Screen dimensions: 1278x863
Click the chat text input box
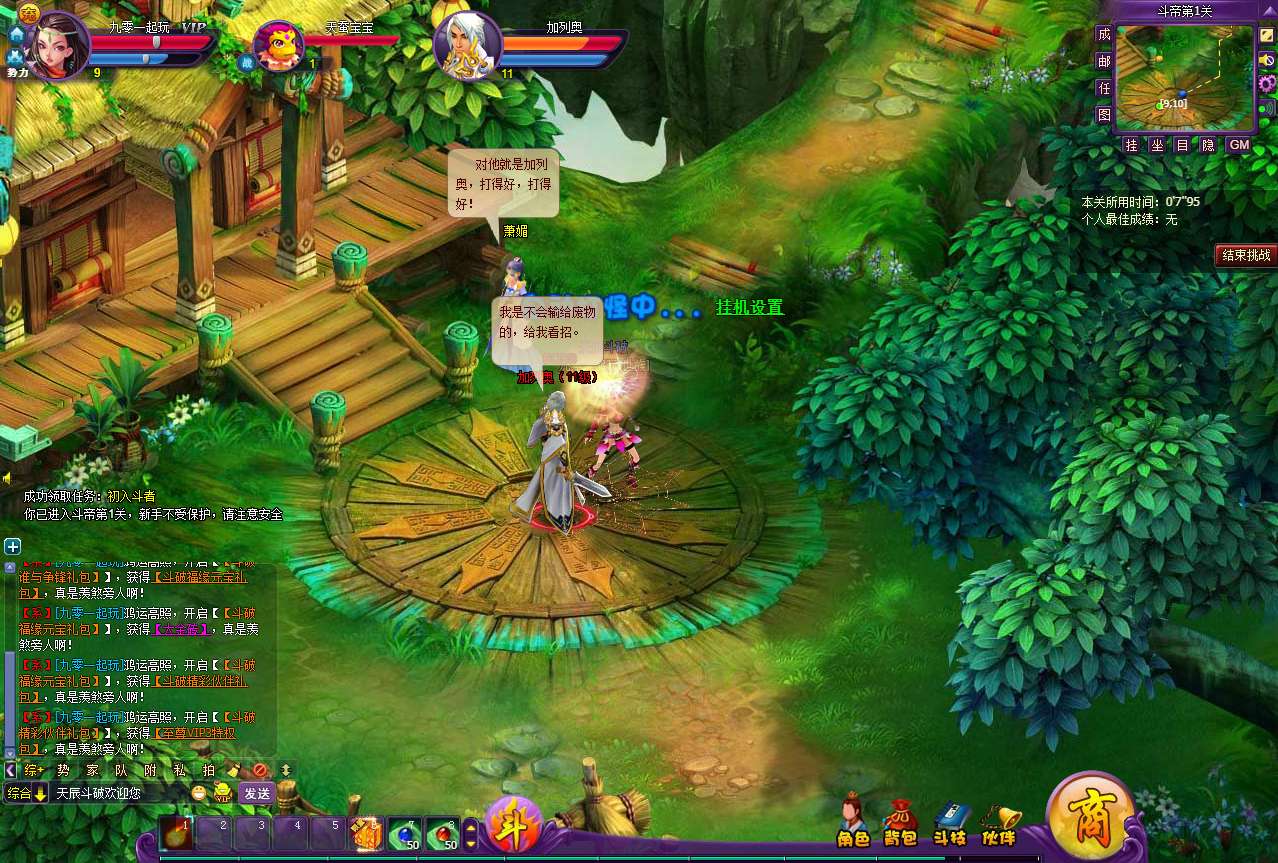(x=120, y=793)
